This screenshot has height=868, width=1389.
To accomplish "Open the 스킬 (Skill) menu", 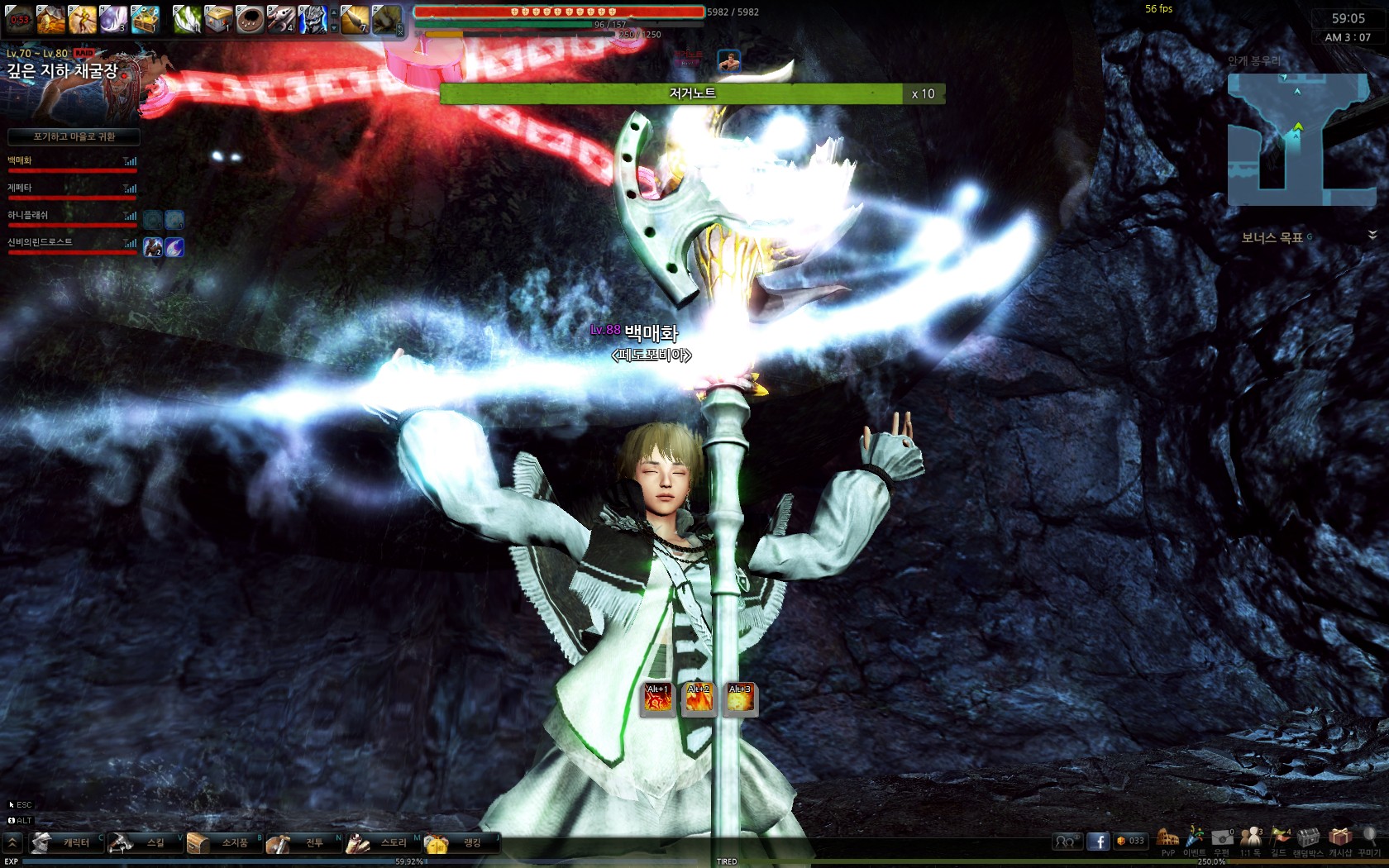I will click(145, 842).
